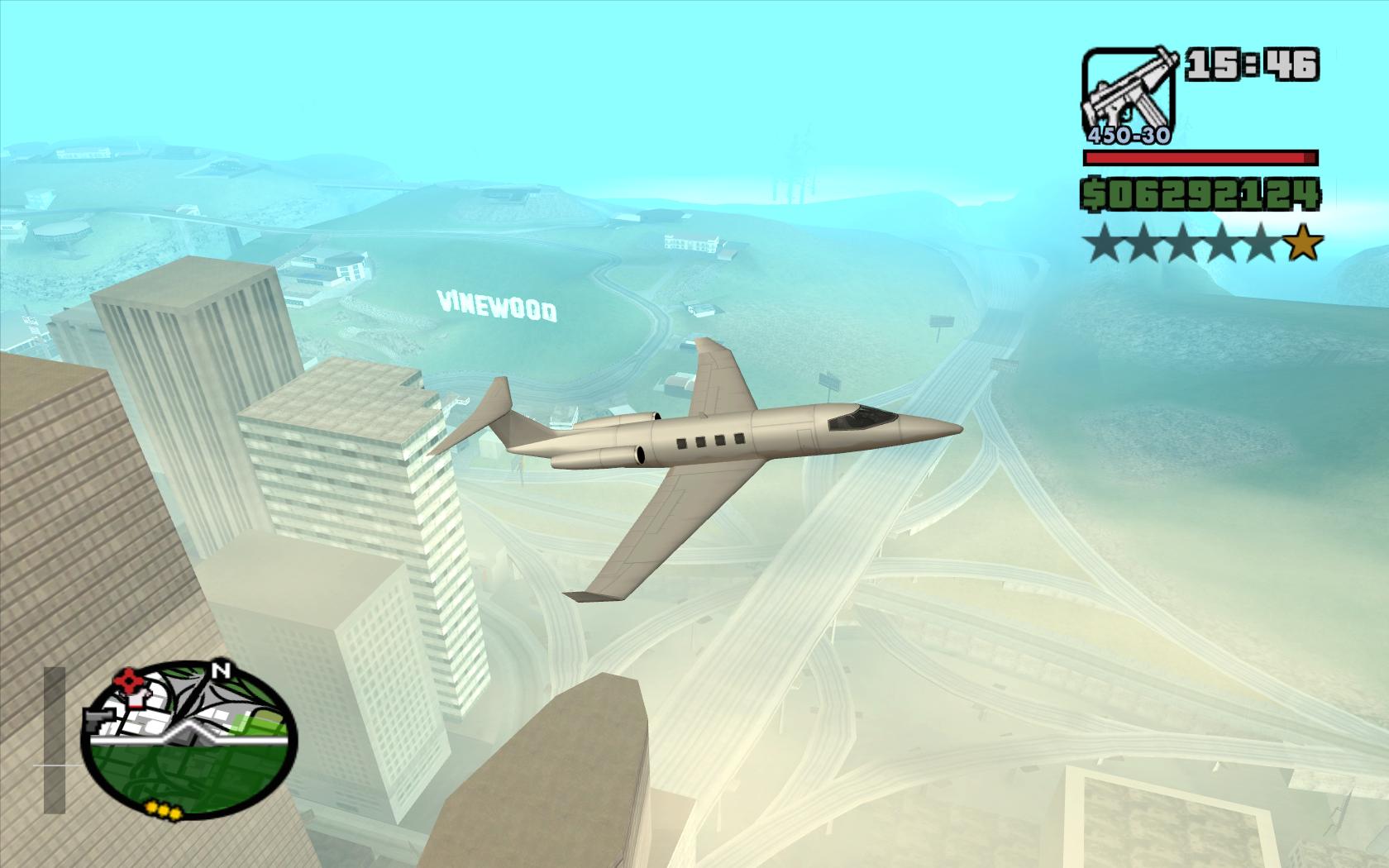This screenshot has width=1389, height=868.
Task: Select the red cross blip on radar
Action: [x=130, y=681]
